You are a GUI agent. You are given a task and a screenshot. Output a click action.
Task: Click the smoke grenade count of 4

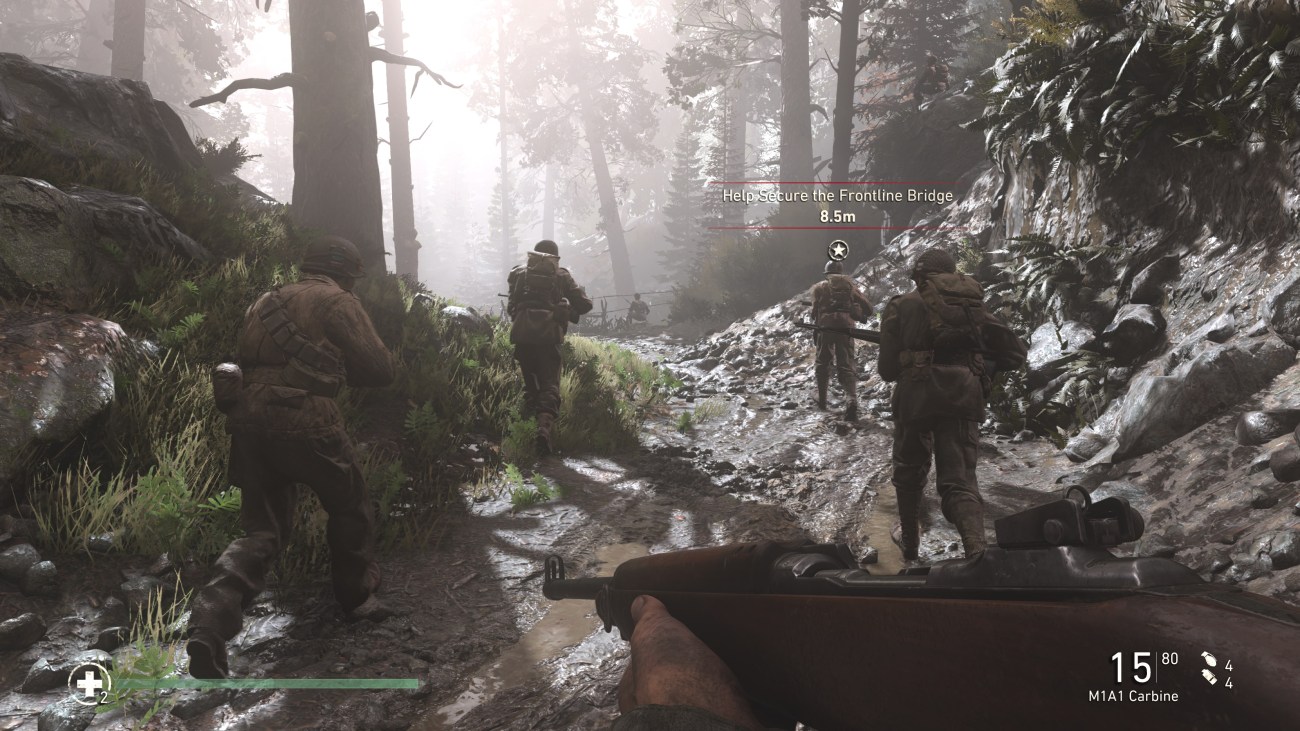pyautogui.click(x=1229, y=684)
